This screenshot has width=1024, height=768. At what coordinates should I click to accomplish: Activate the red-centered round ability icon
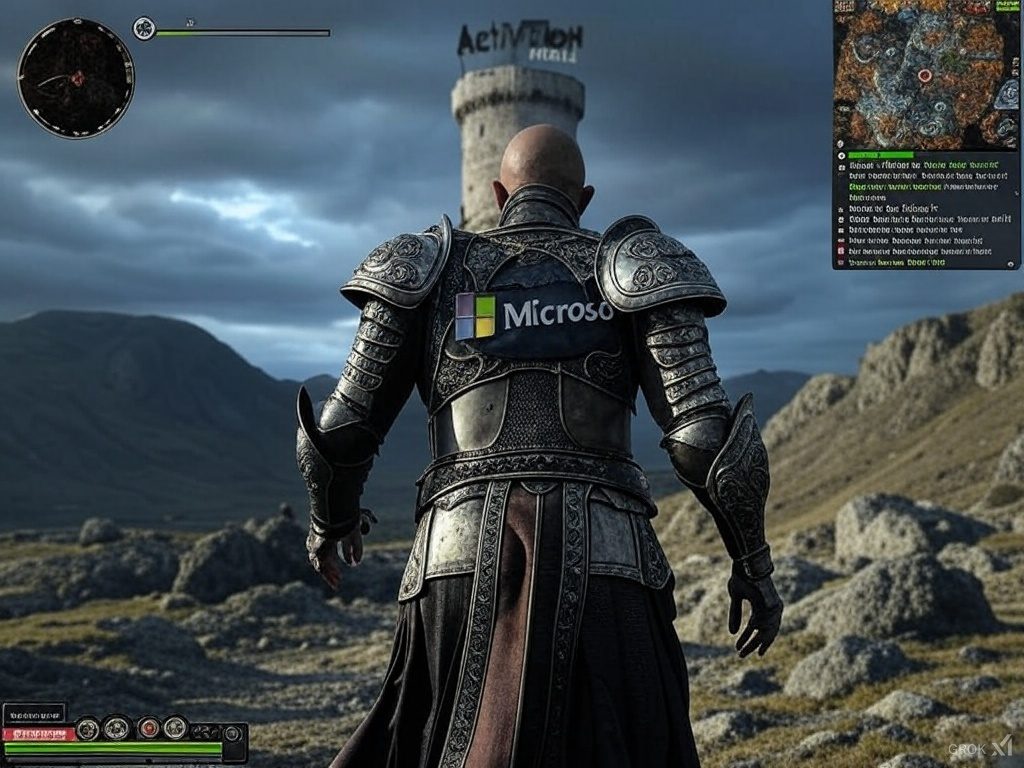tap(148, 728)
